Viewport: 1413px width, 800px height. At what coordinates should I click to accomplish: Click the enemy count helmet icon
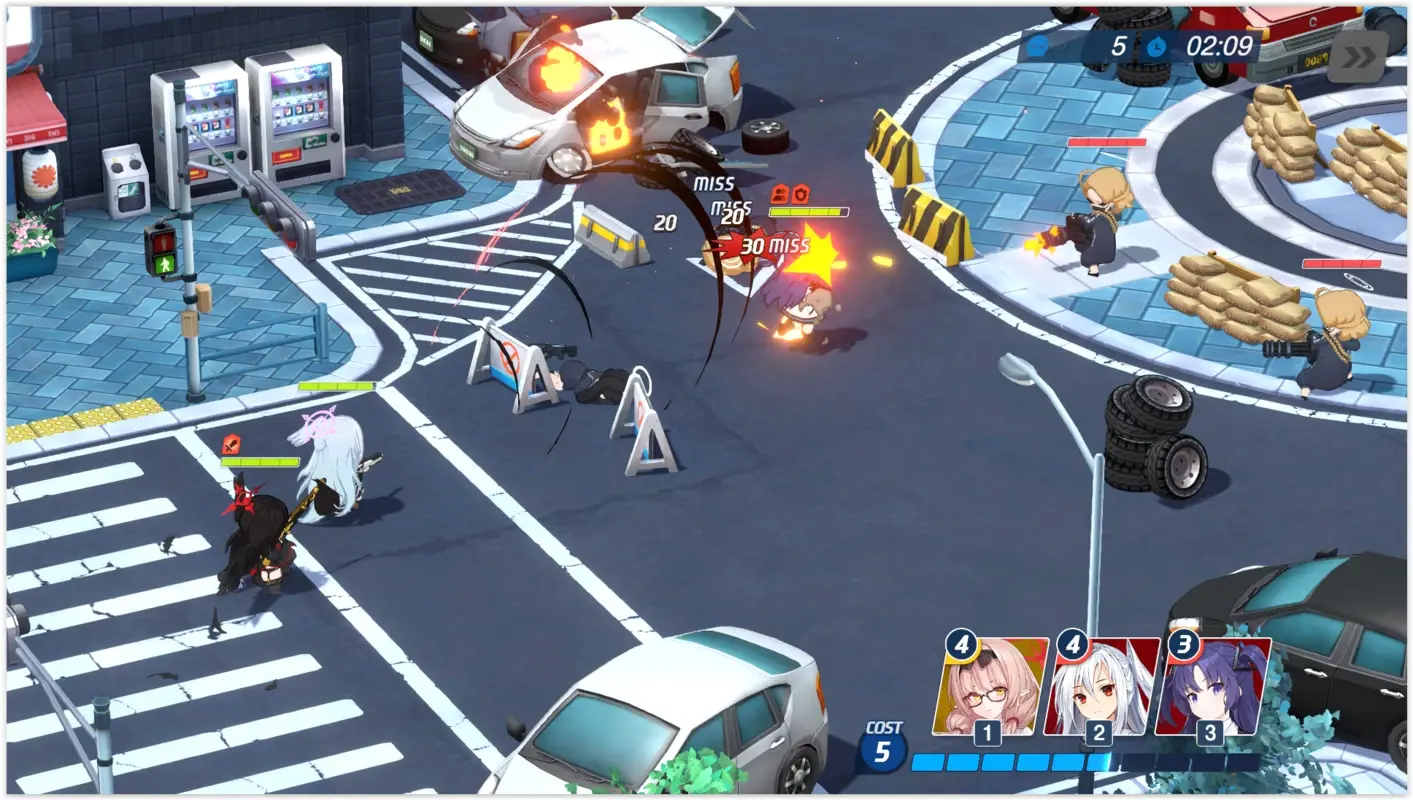pos(1040,44)
